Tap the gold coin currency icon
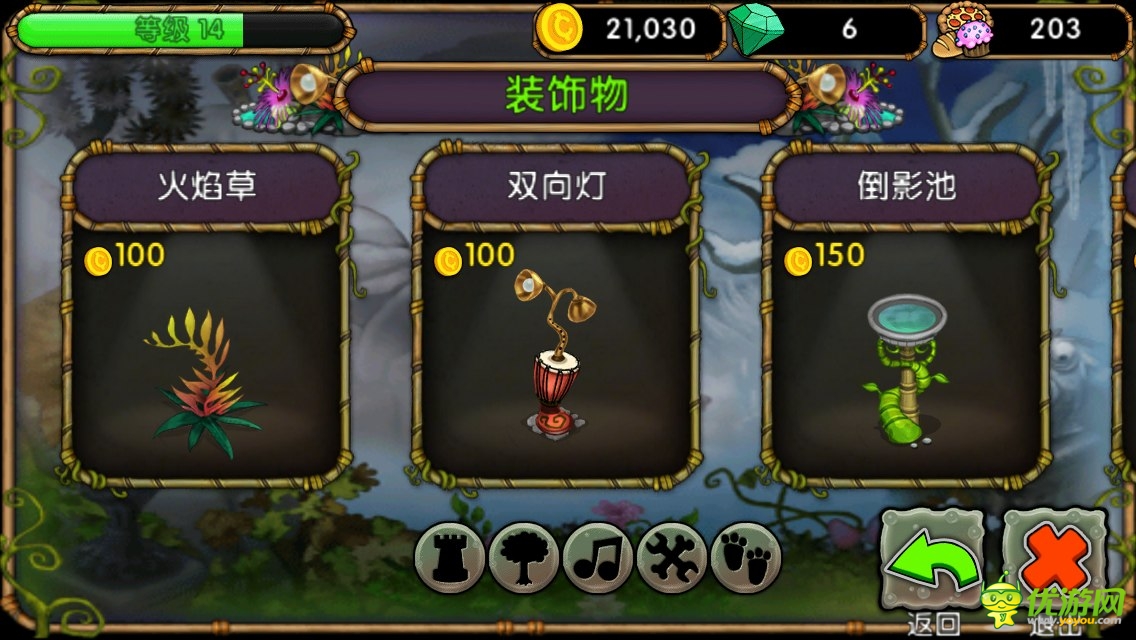 pos(558,30)
